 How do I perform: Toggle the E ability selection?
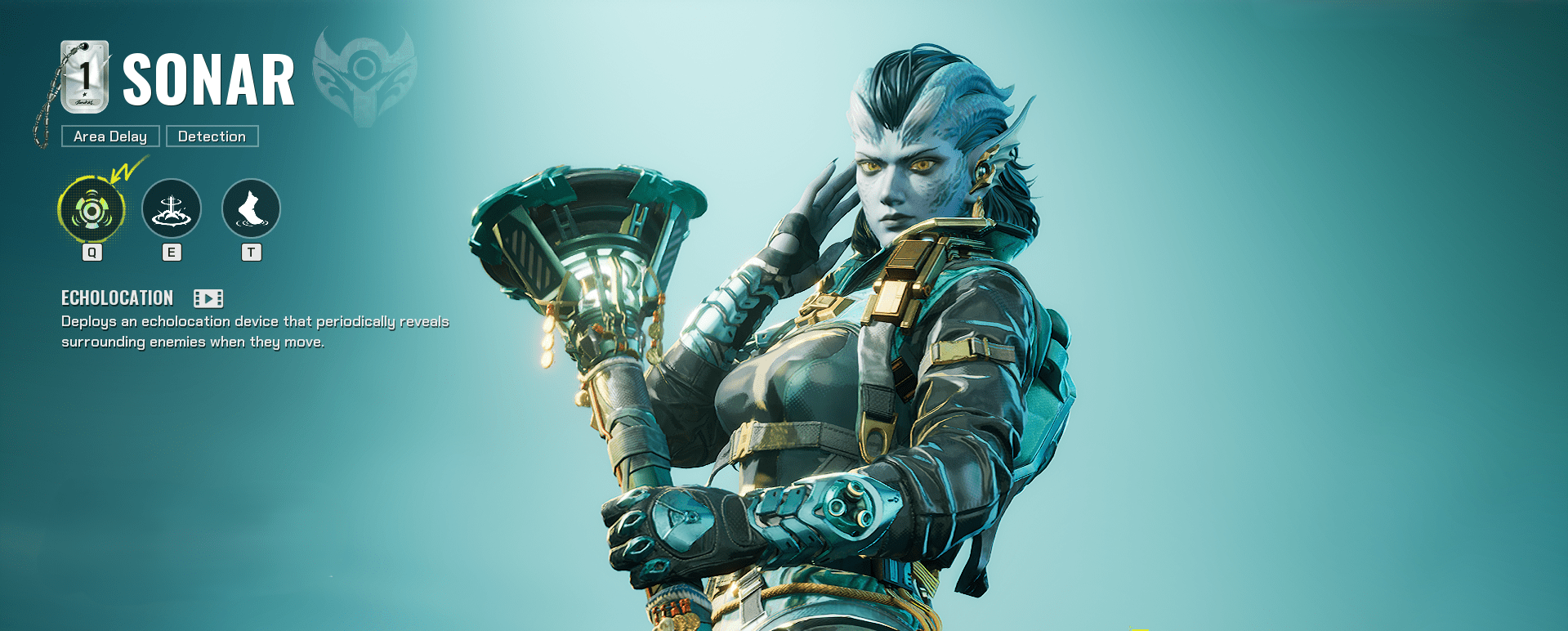(x=171, y=209)
